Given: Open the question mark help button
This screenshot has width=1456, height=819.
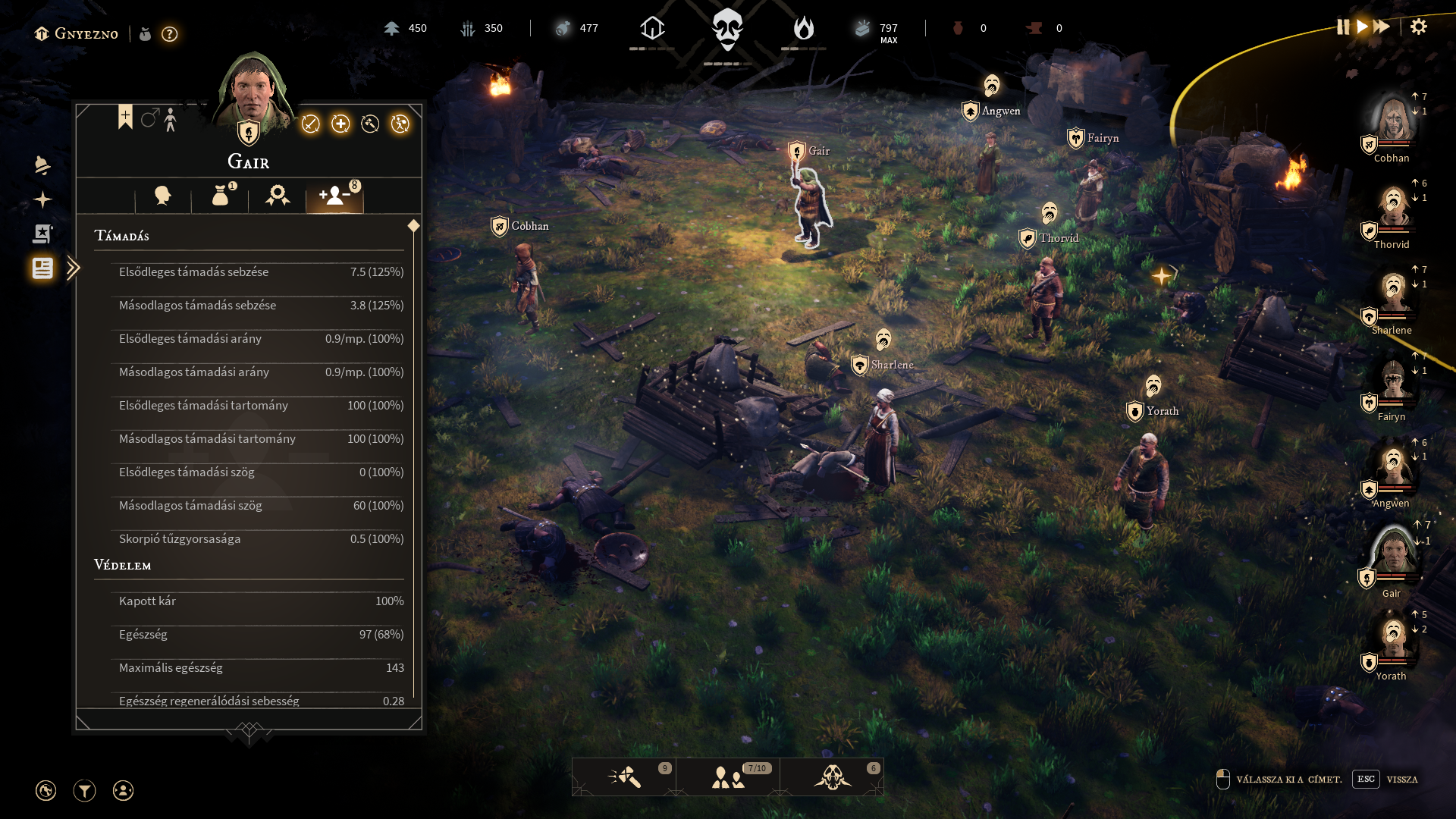Looking at the screenshot, I should click(170, 34).
